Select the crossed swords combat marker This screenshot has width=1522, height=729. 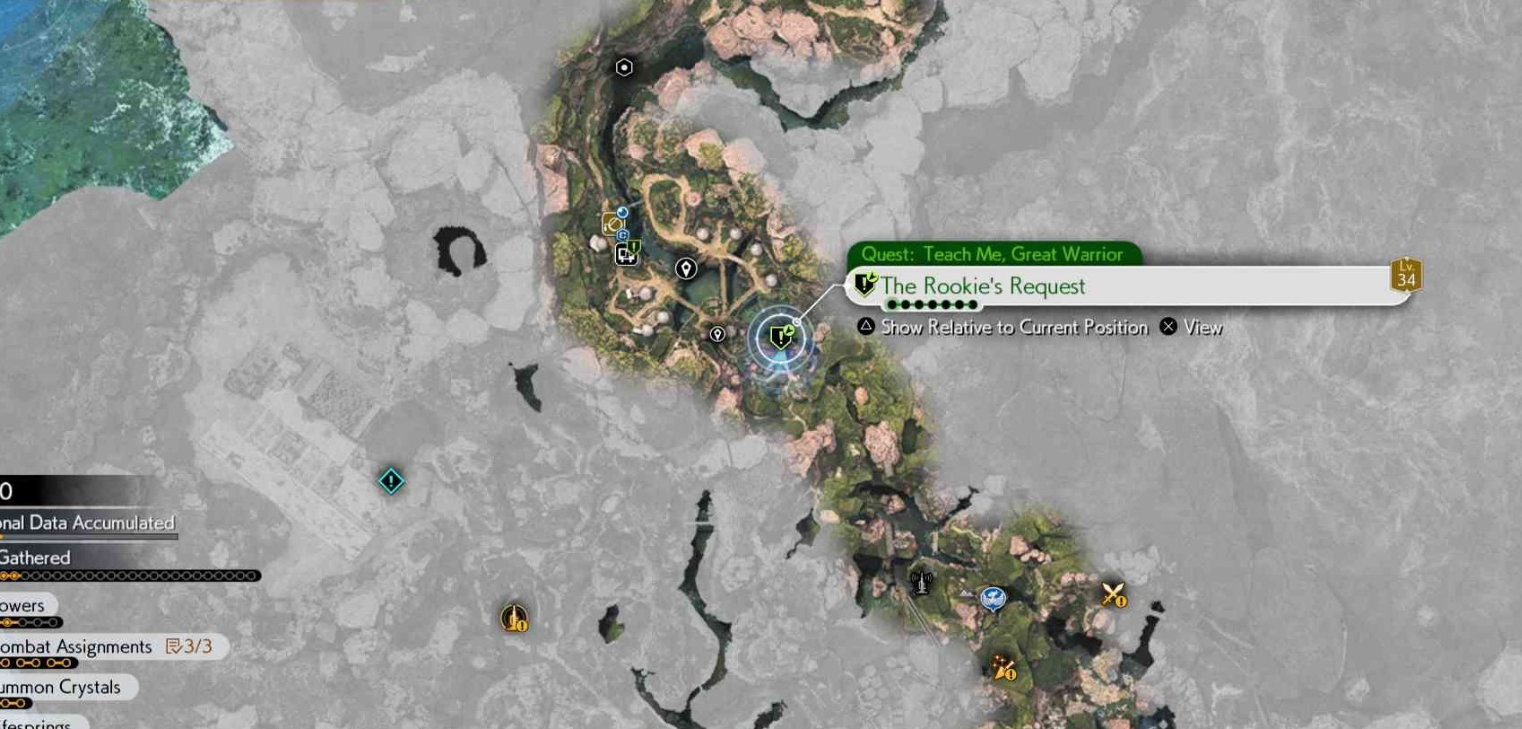point(1113,595)
